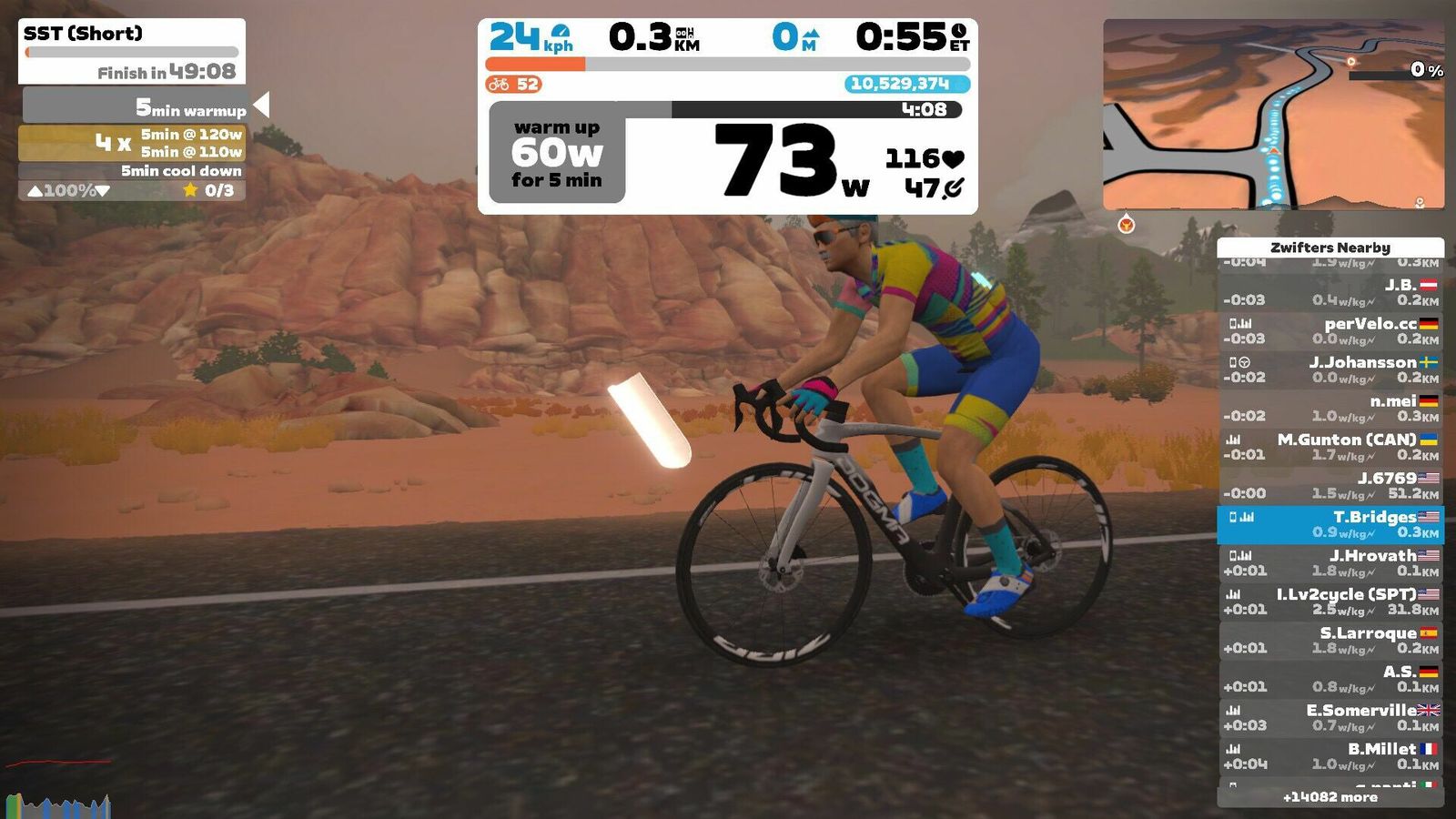Select I.Lv2cycle (SPT) rider entry
1456x819 pixels.
[1330, 602]
